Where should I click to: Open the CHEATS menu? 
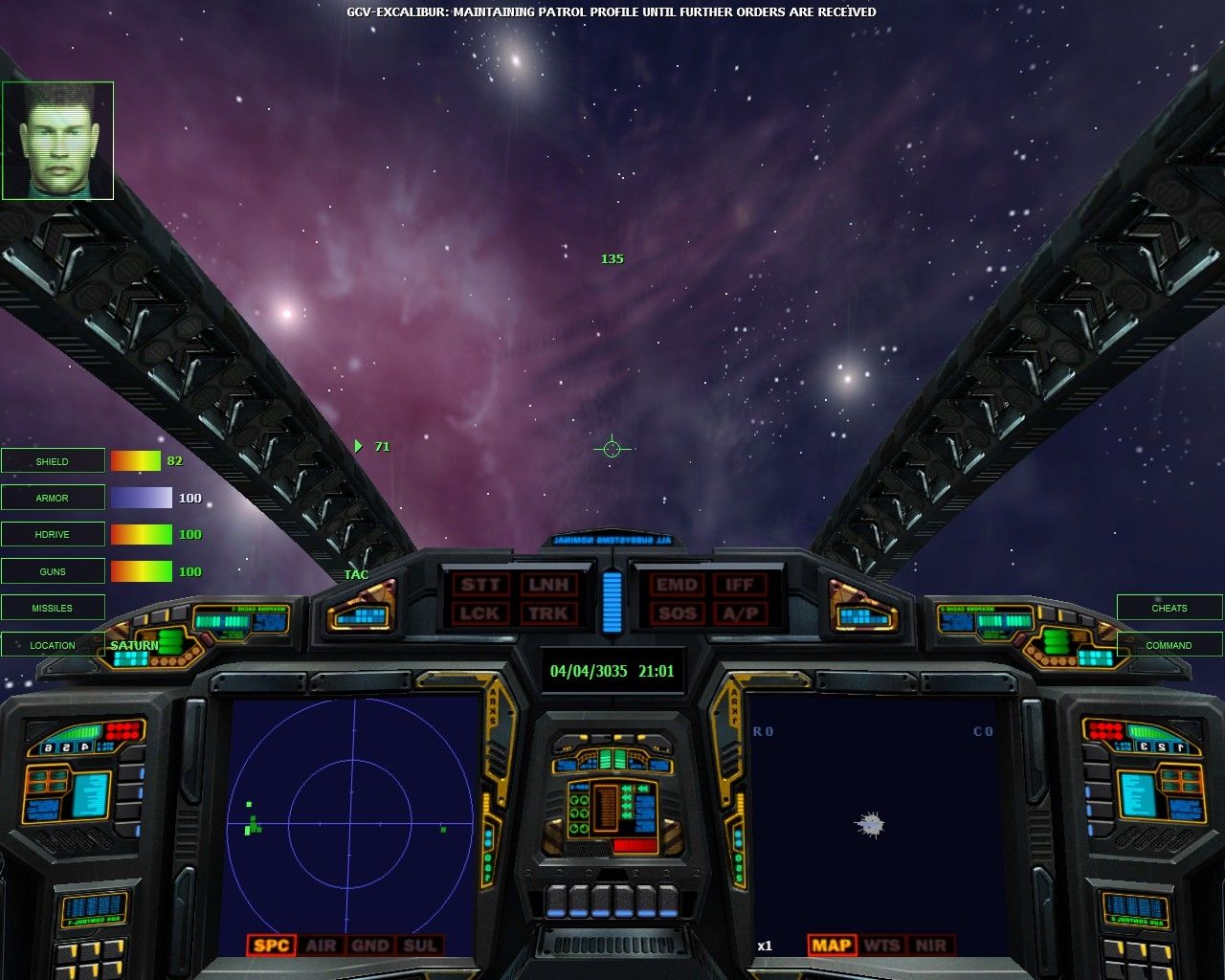click(x=1168, y=608)
